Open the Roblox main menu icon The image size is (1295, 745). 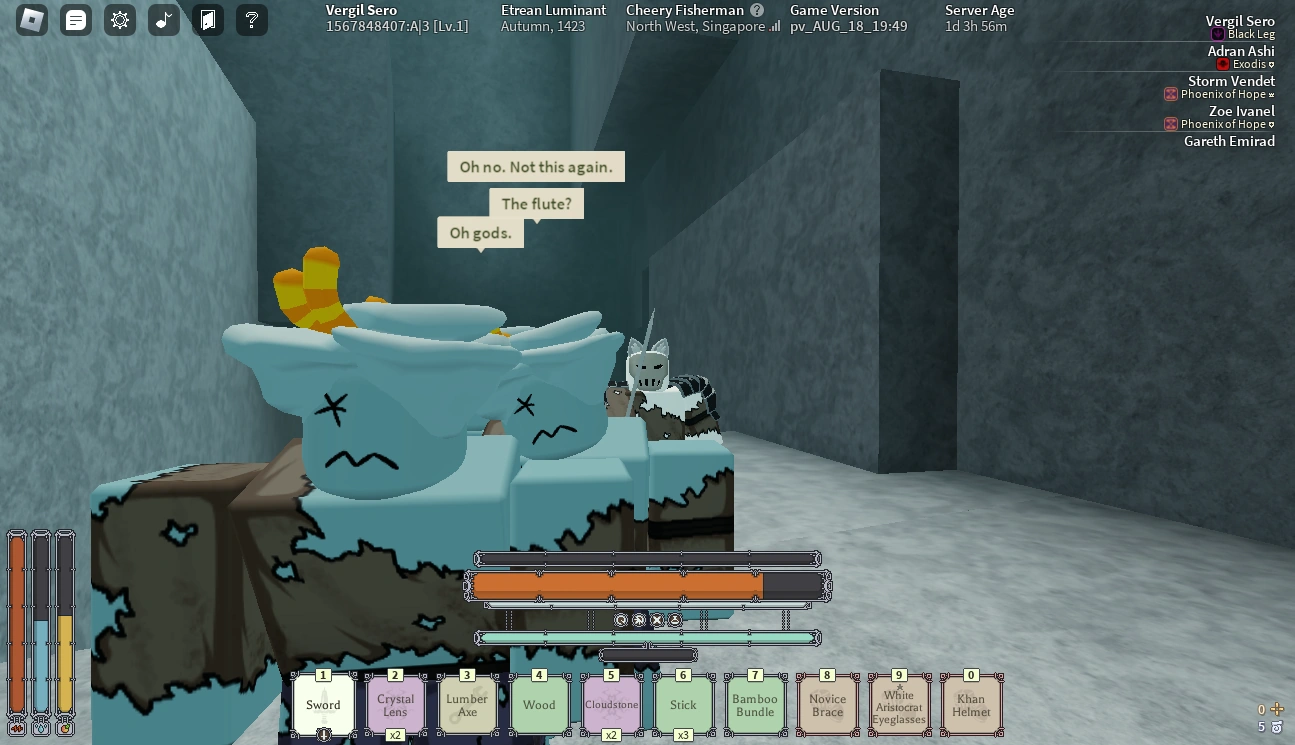pos(33,20)
